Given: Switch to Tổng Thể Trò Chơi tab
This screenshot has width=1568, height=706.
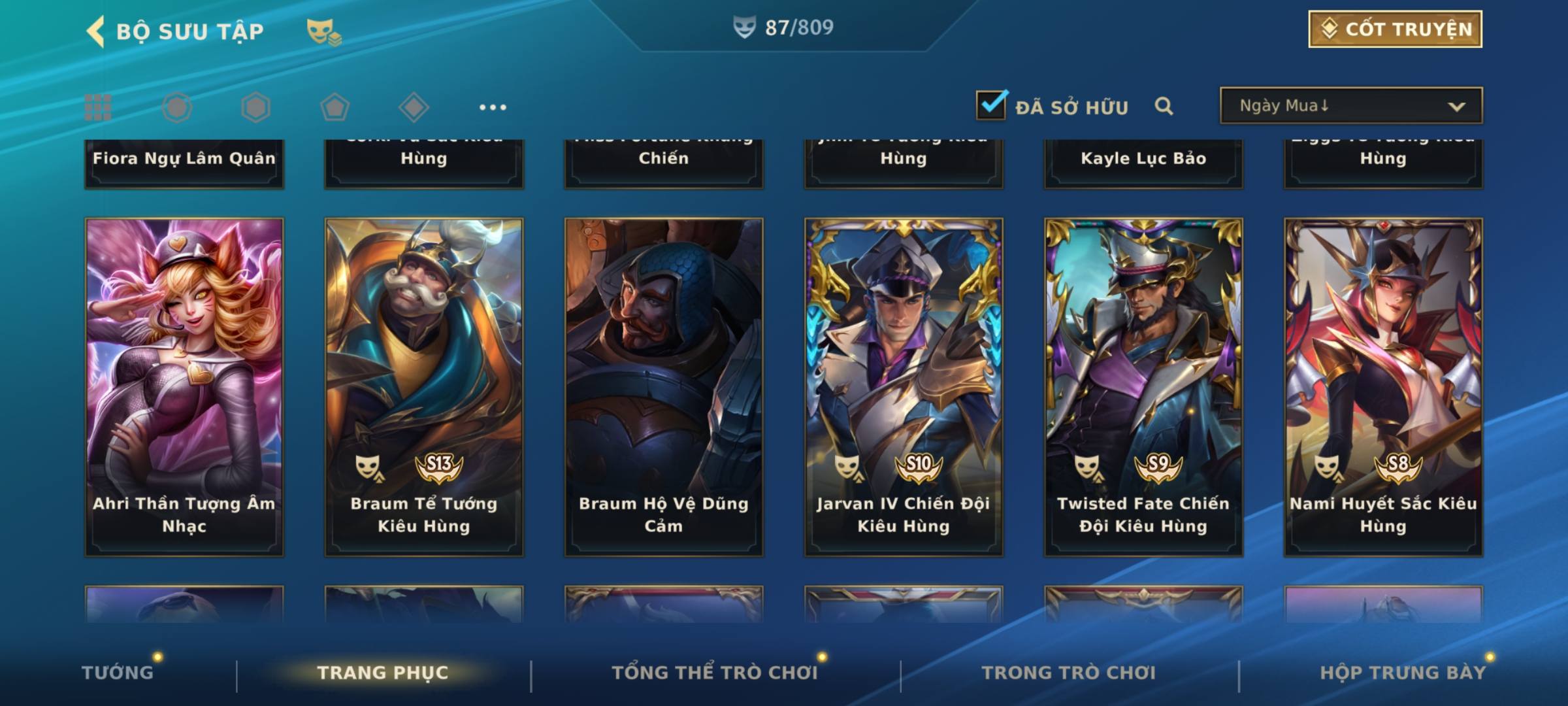Looking at the screenshot, I should click(715, 673).
